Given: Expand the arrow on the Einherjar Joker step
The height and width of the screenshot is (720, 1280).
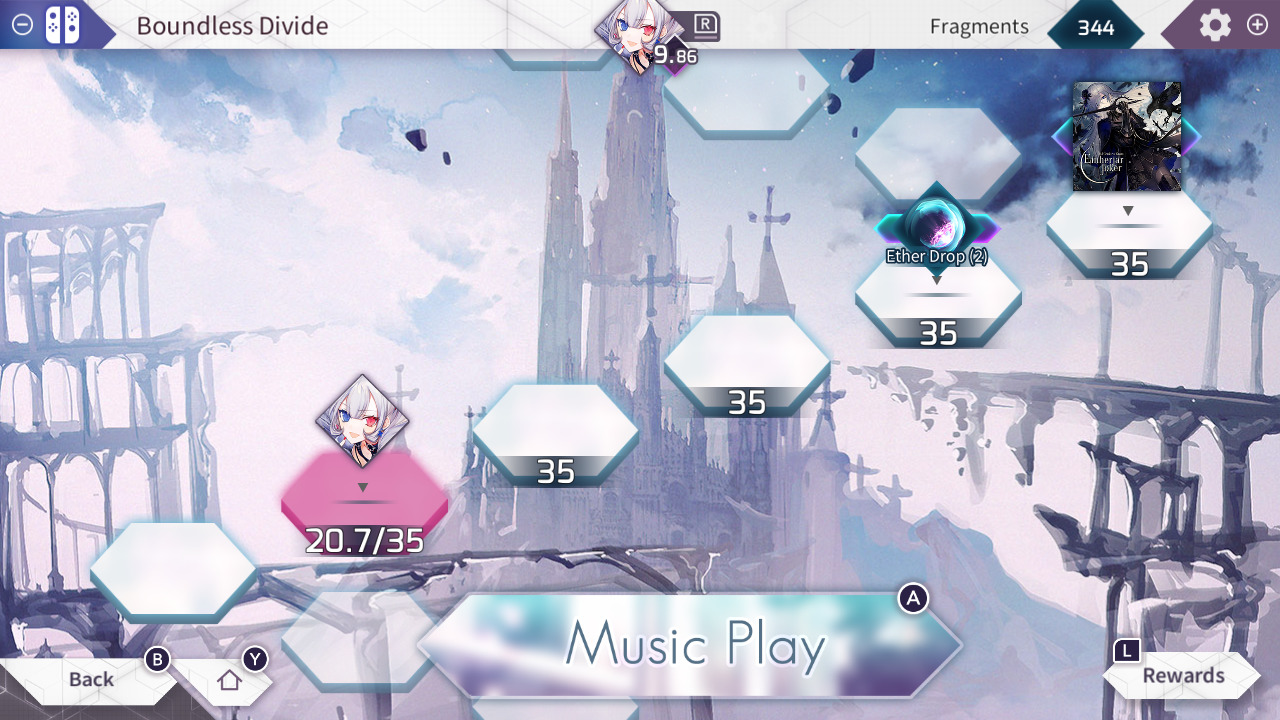Looking at the screenshot, I should pyautogui.click(x=1128, y=210).
